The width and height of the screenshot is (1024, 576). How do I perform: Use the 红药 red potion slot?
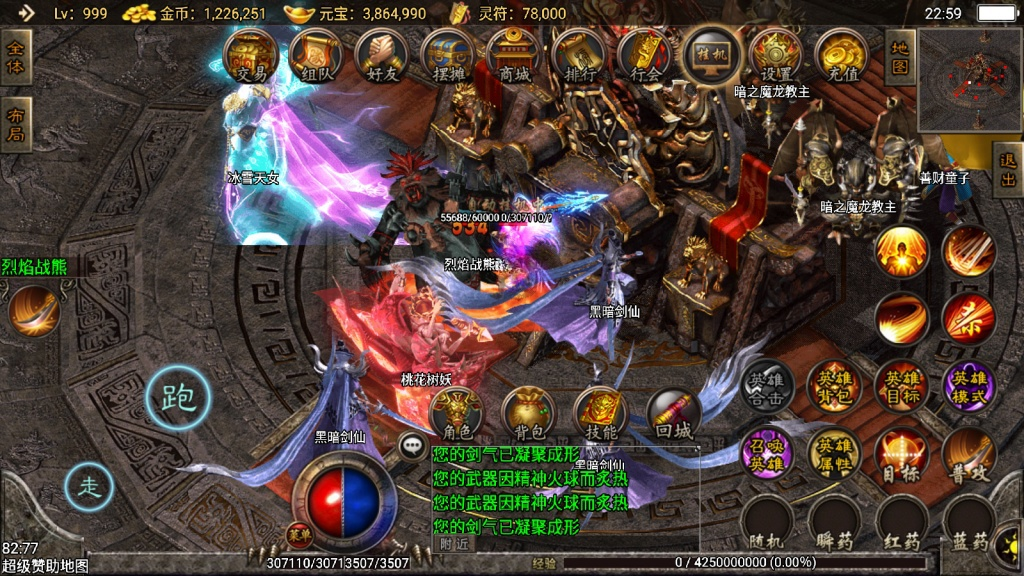point(902,523)
